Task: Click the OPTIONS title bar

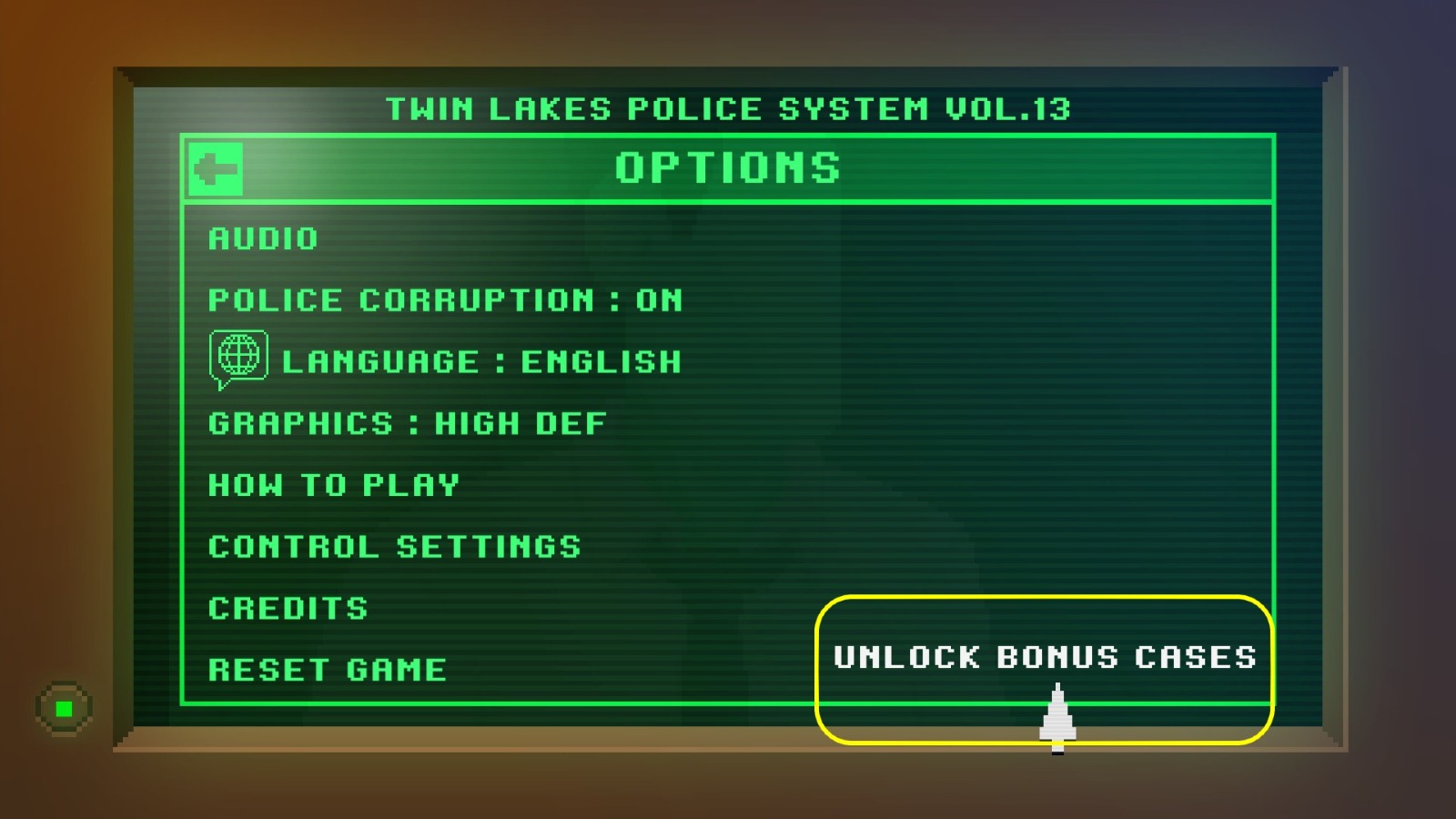Action: (x=728, y=167)
